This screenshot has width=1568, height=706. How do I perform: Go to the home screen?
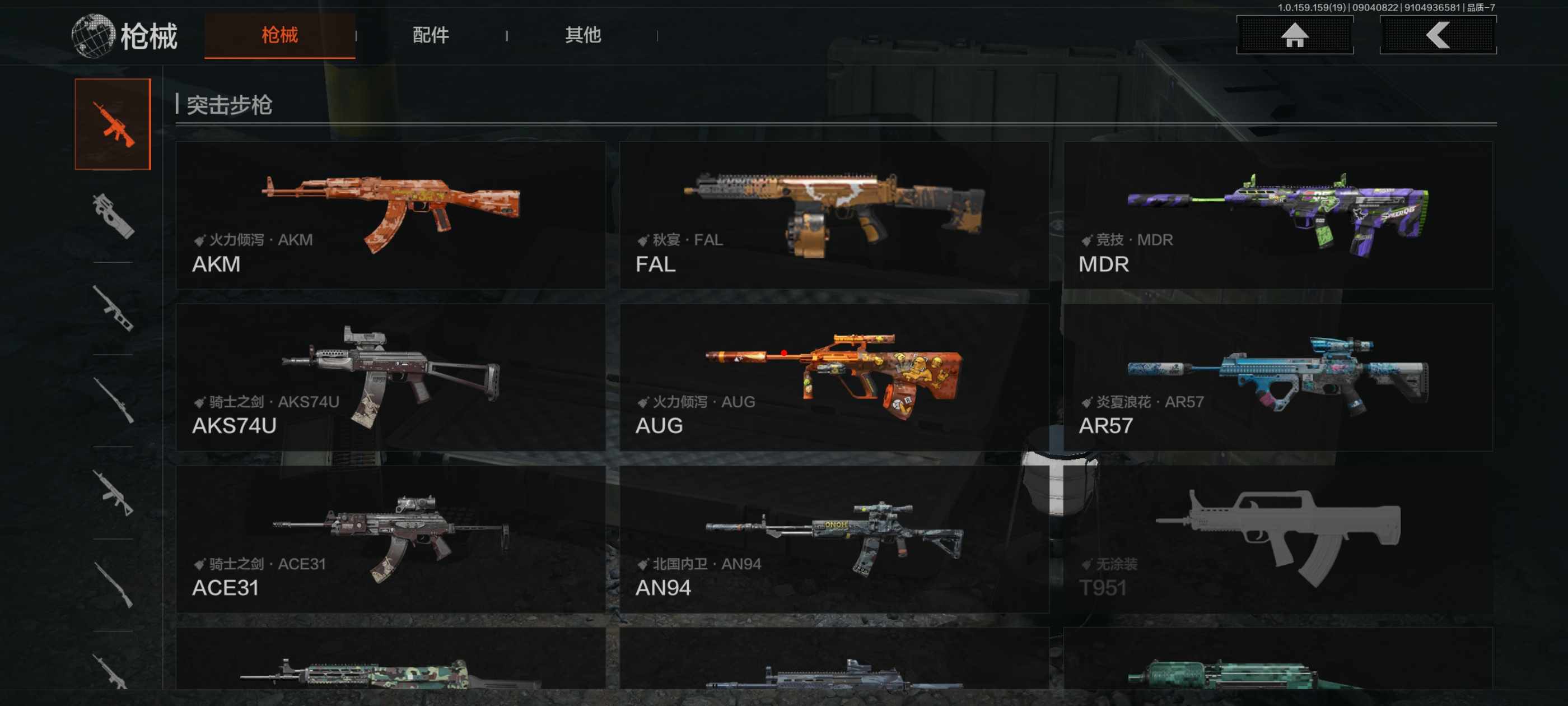click(1294, 35)
